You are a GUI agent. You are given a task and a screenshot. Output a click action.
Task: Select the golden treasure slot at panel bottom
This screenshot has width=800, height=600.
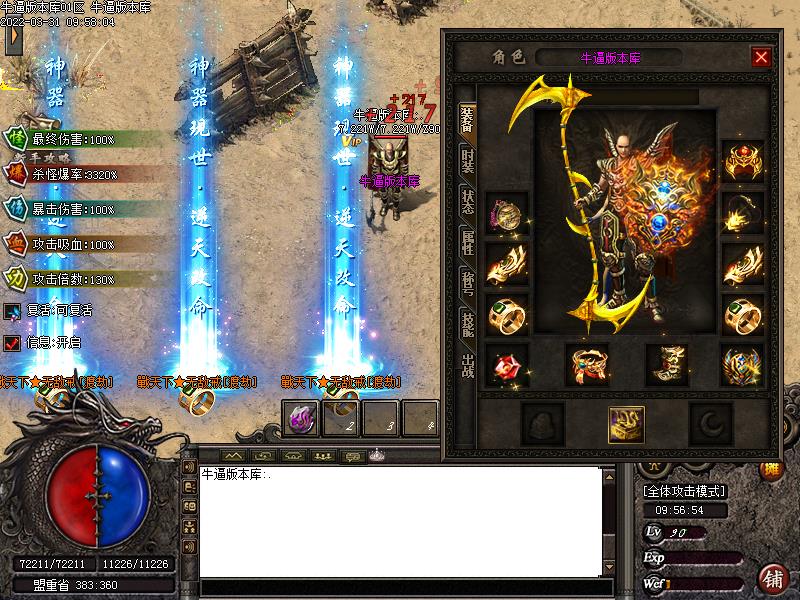point(626,425)
